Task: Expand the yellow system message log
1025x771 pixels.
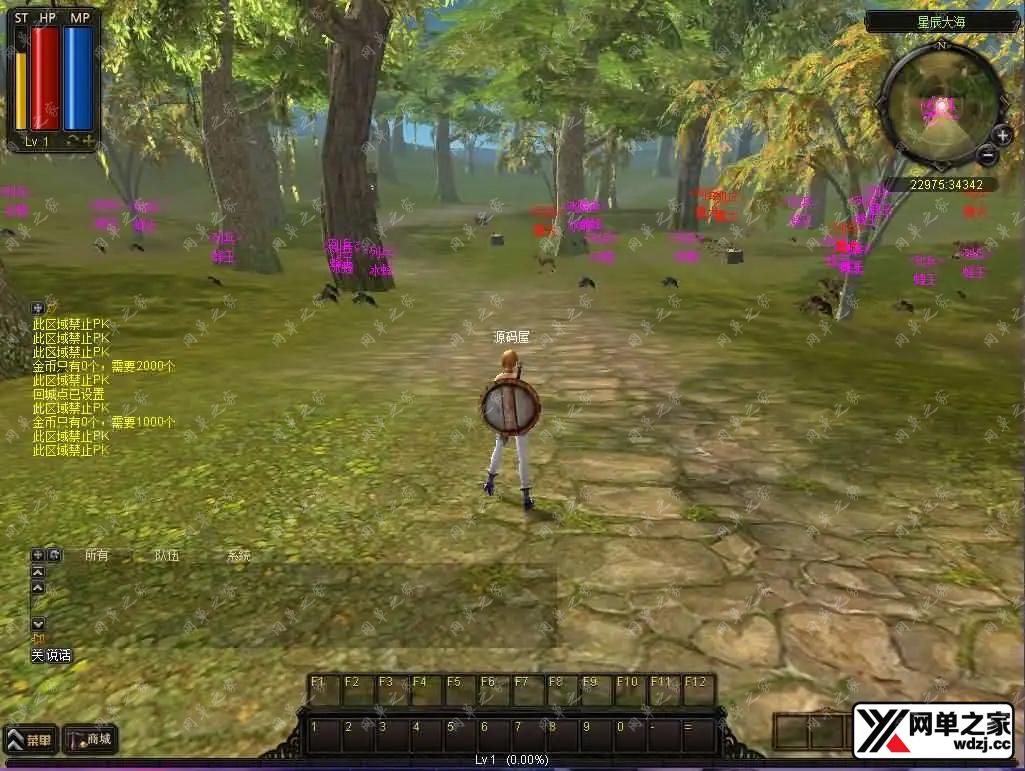Action: pyautogui.click(x=38, y=308)
